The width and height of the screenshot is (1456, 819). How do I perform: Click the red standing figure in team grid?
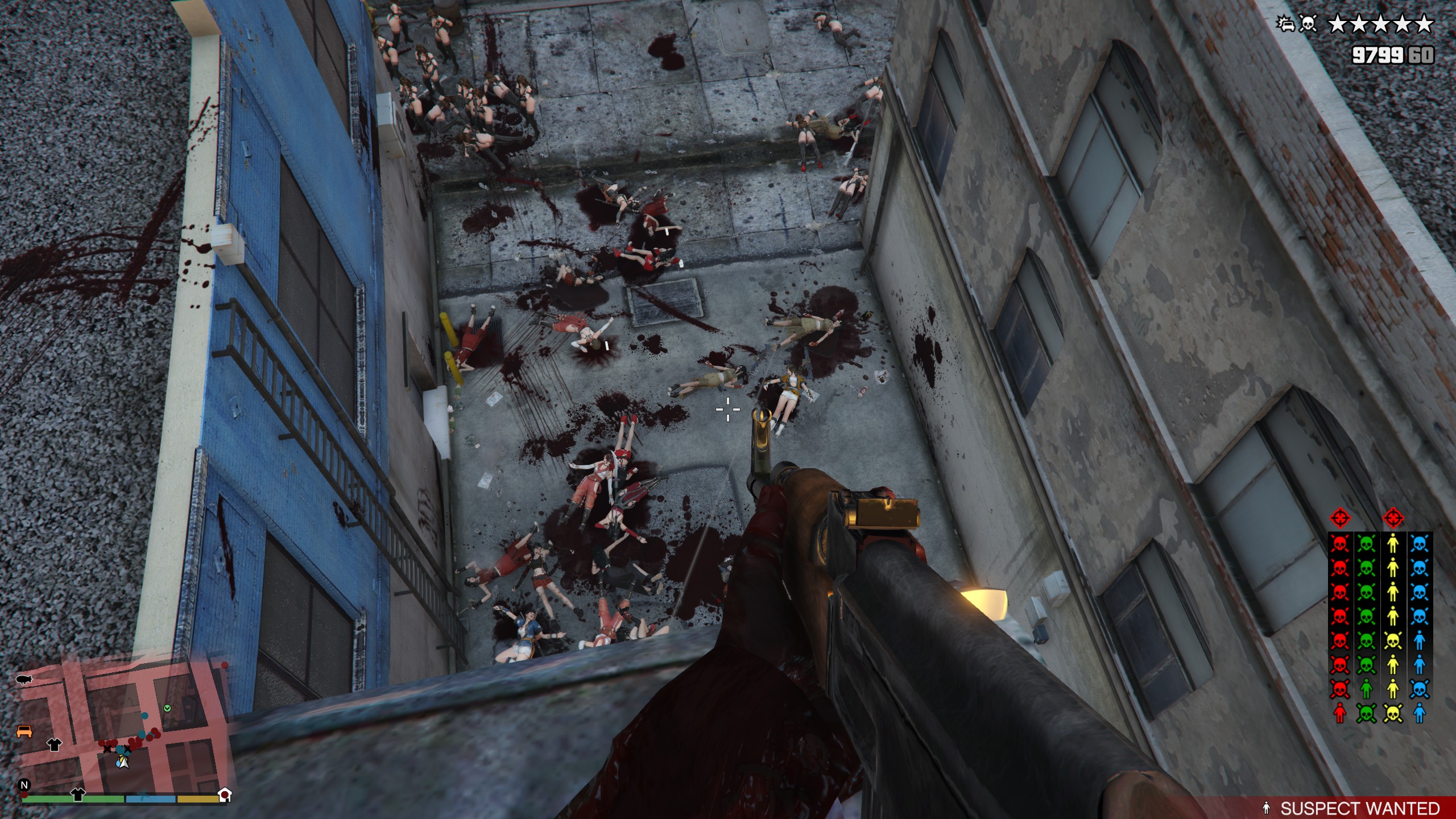pyautogui.click(x=1340, y=713)
